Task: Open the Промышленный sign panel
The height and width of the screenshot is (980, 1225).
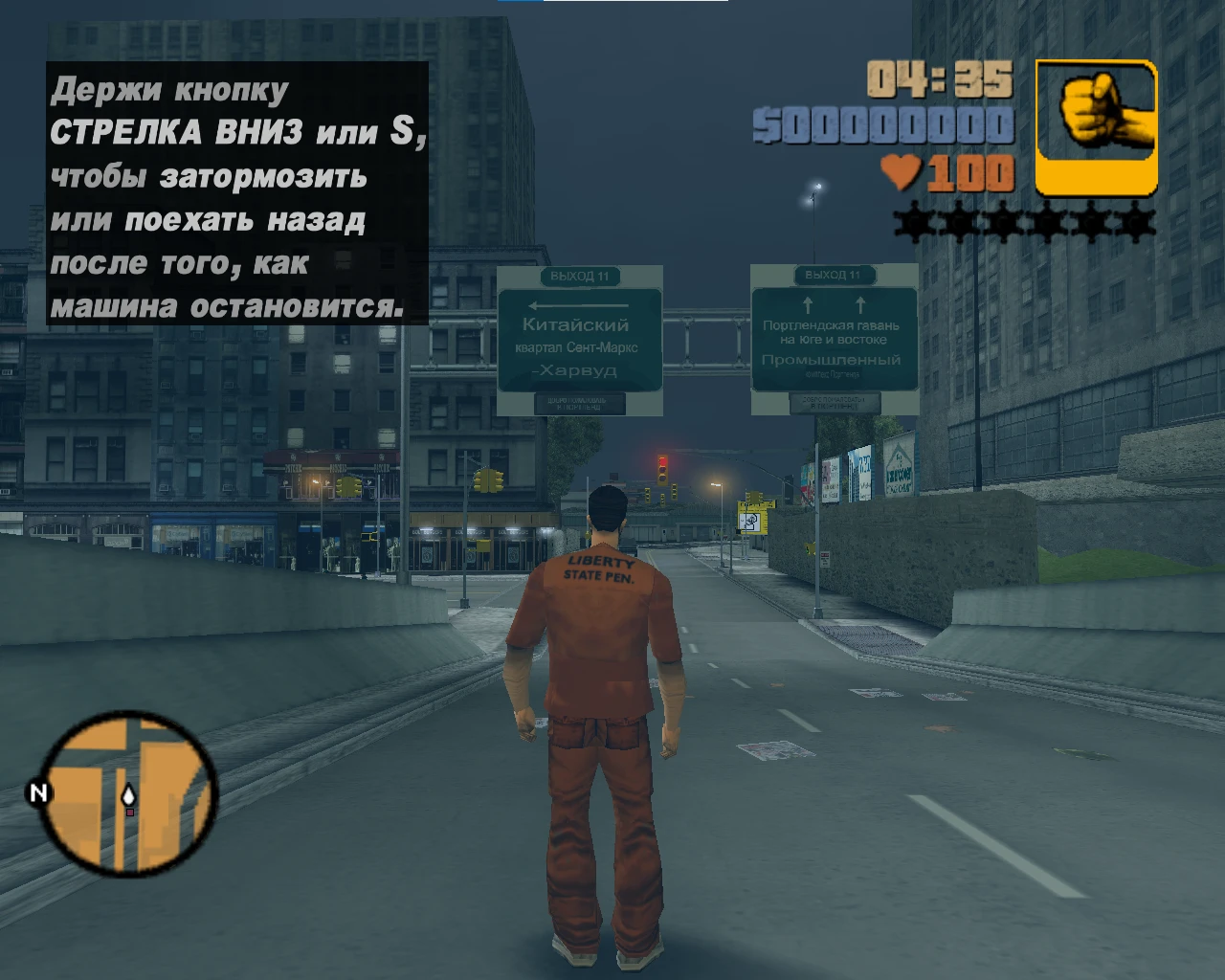Action: [831, 360]
